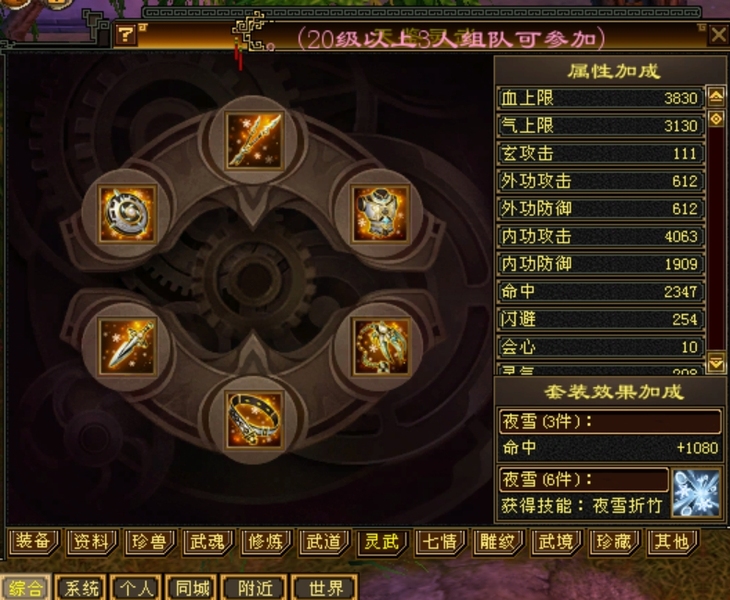The width and height of the screenshot is (730, 600).
Task: Select the studded belt ring slot
Action: tap(254, 418)
